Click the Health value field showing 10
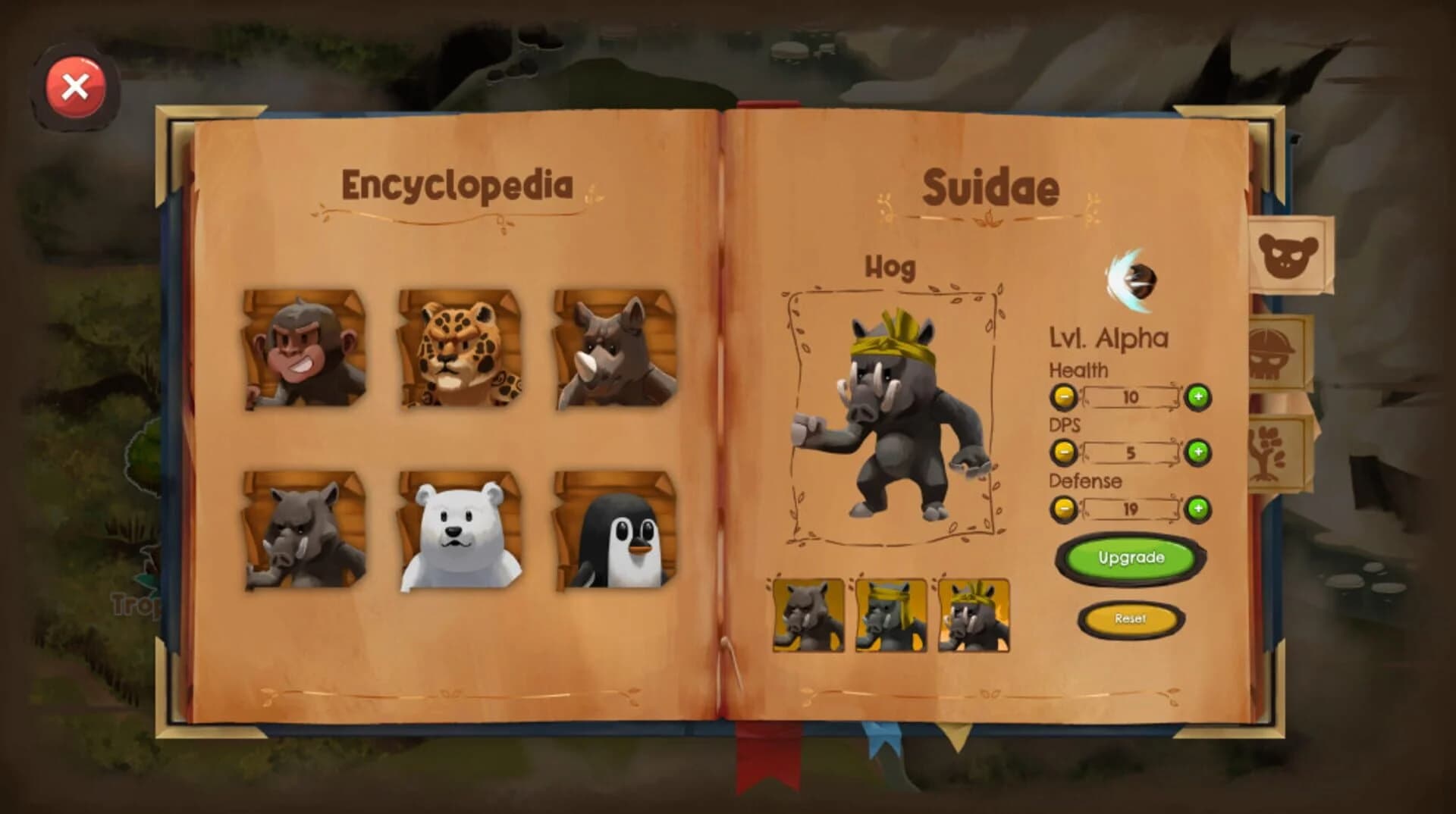Viewport: 1456px width, 814px height. coord(1130,396)
